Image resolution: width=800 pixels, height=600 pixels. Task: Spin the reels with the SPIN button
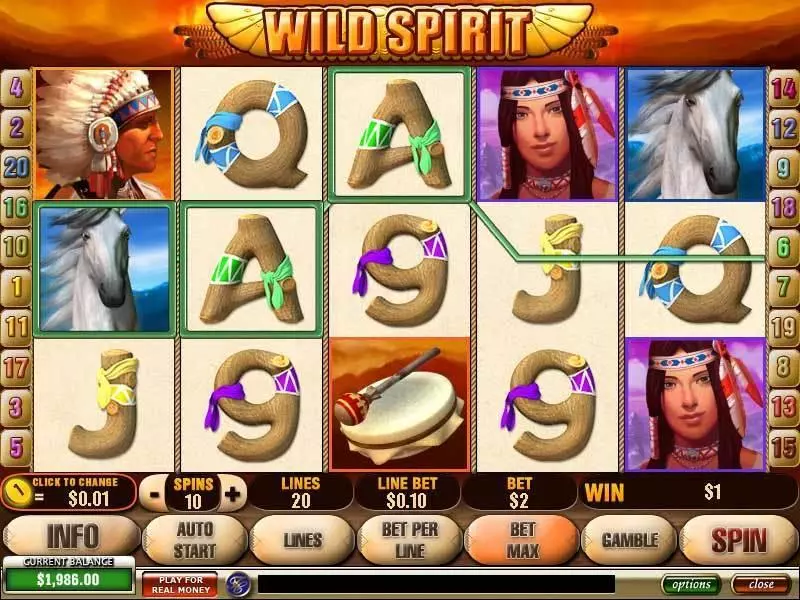pos(738,541)
